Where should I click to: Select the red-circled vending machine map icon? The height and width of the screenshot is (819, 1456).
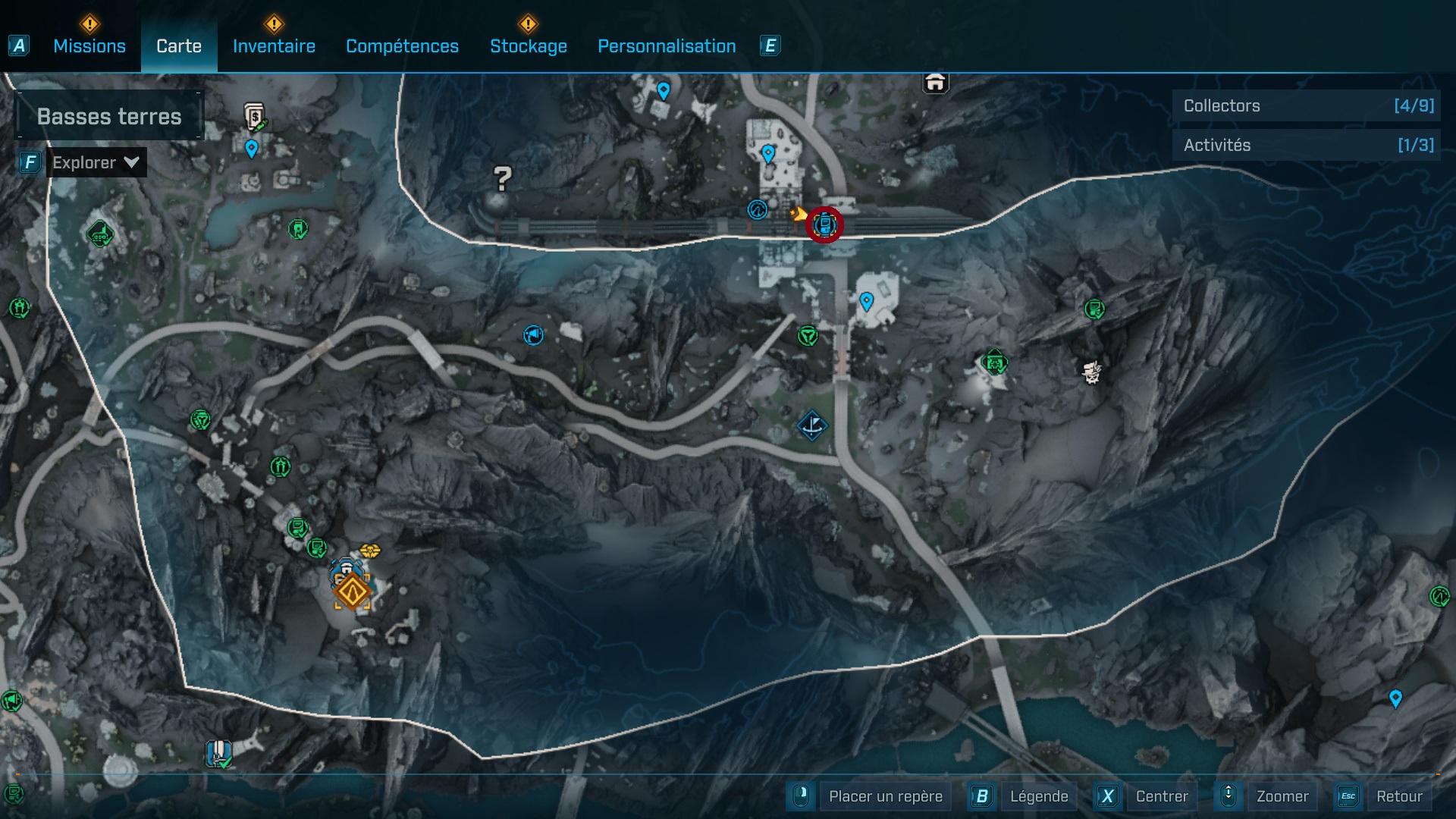point(824,223)
